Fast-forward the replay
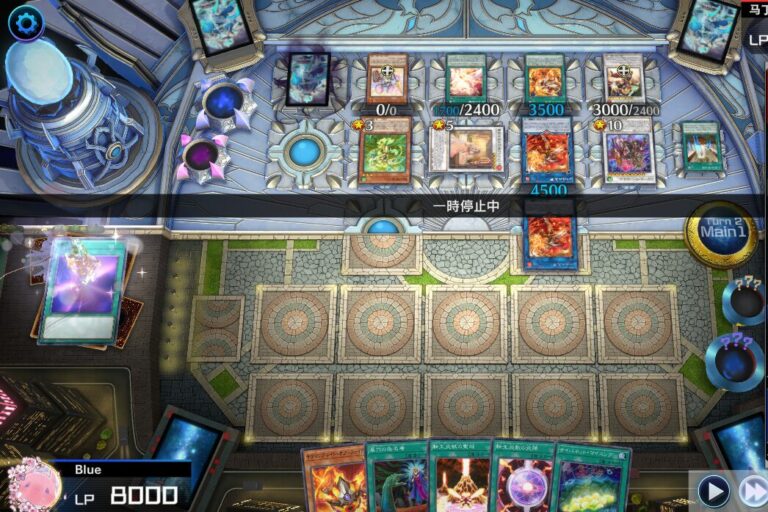 pyautogui.click(x=753, y=490)
